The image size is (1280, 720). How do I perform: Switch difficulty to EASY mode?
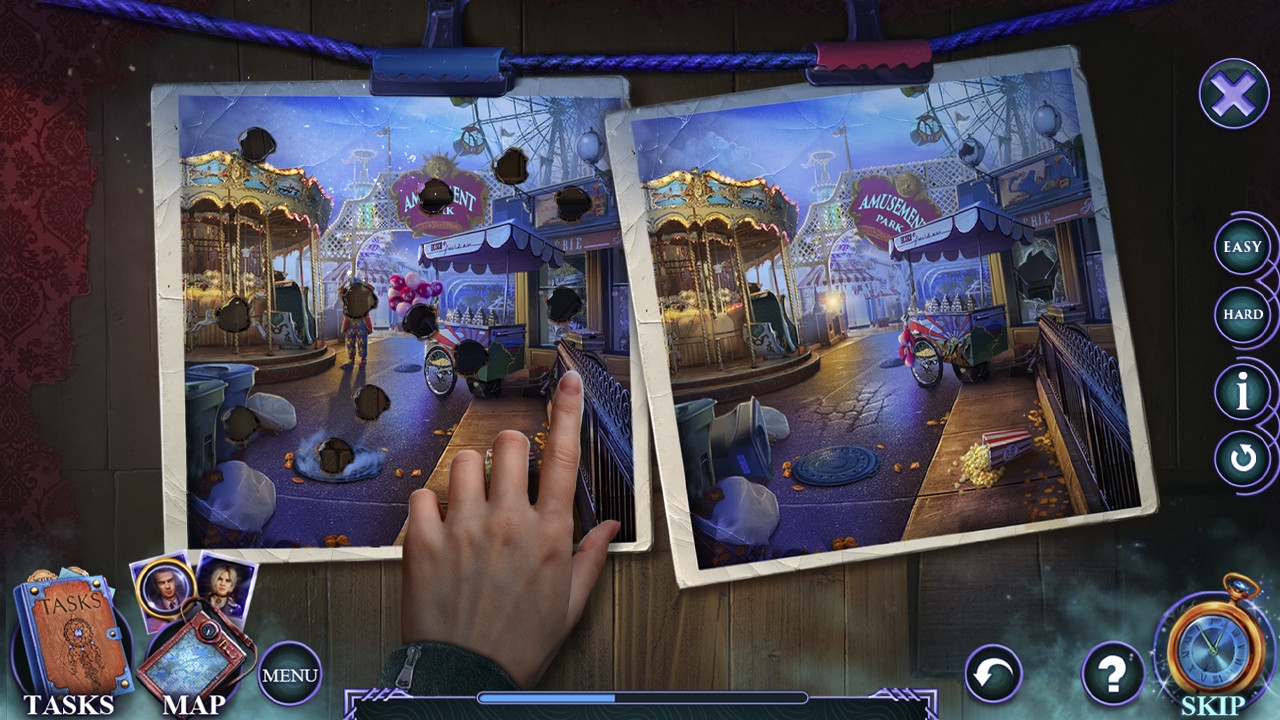pos(1241,244)
